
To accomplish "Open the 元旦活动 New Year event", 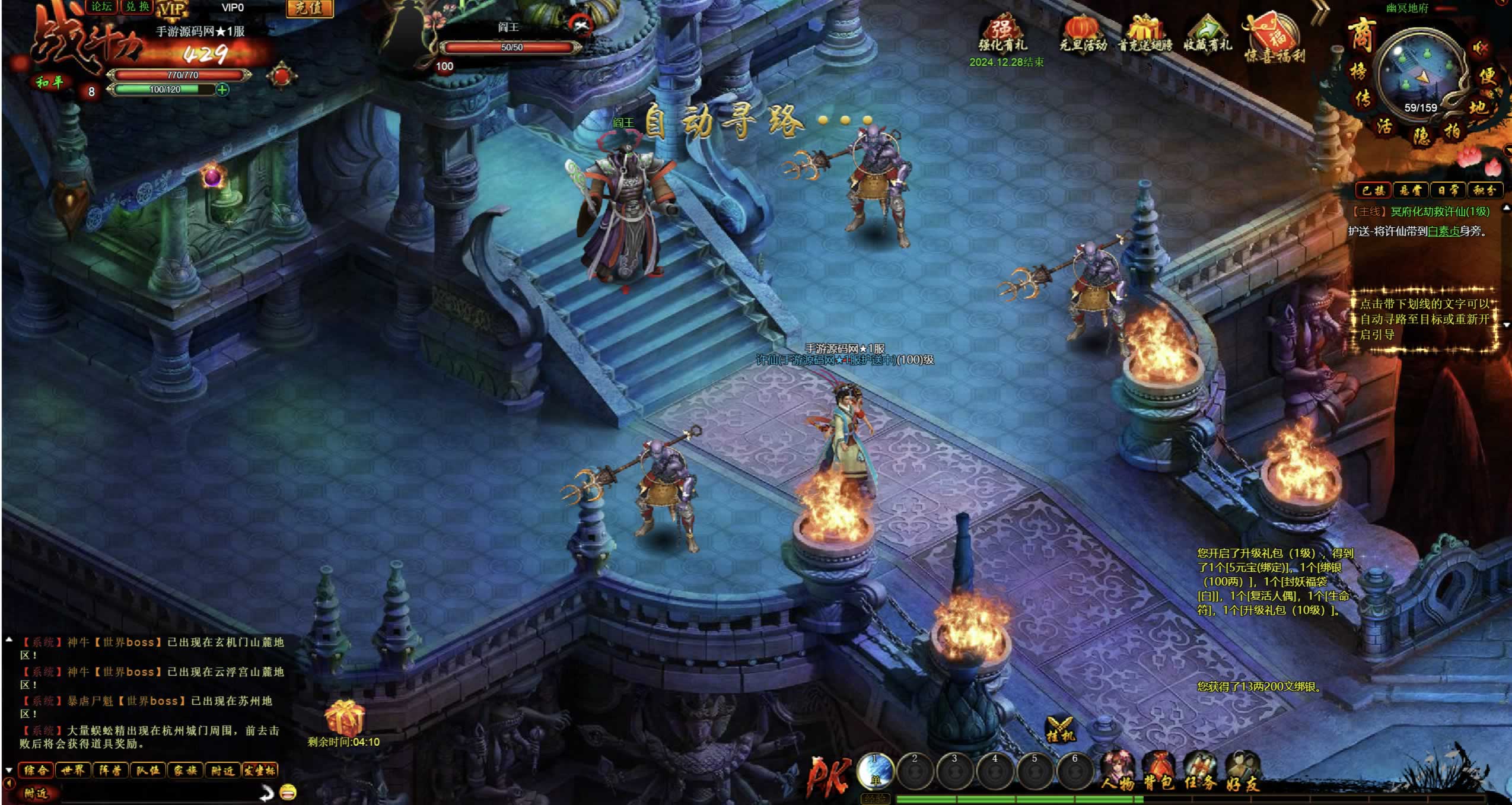I will coord(1083,34).
